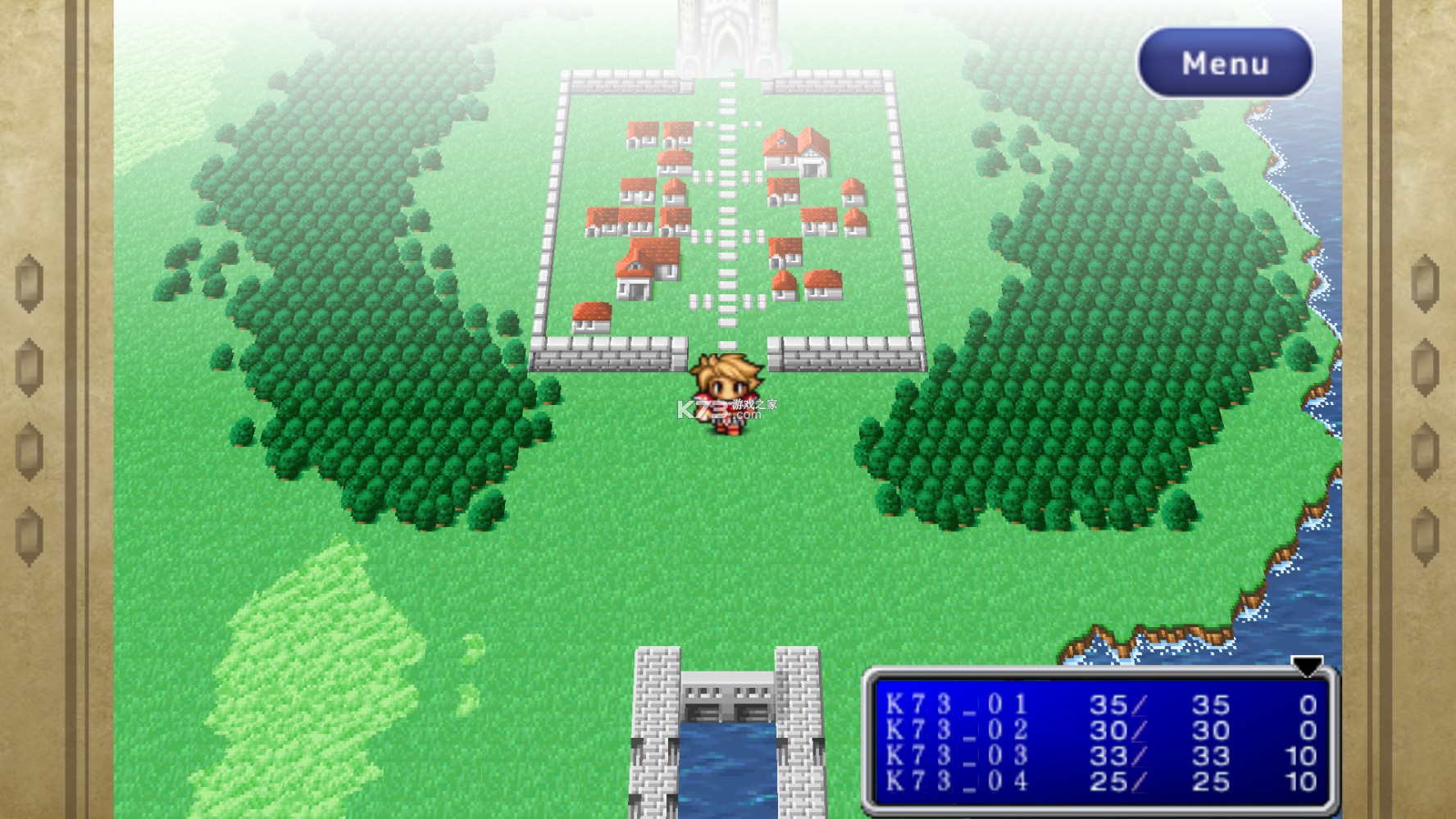Open the Menu button
The height and width of the screenshot is (819, 1456).
point(1225,63)
